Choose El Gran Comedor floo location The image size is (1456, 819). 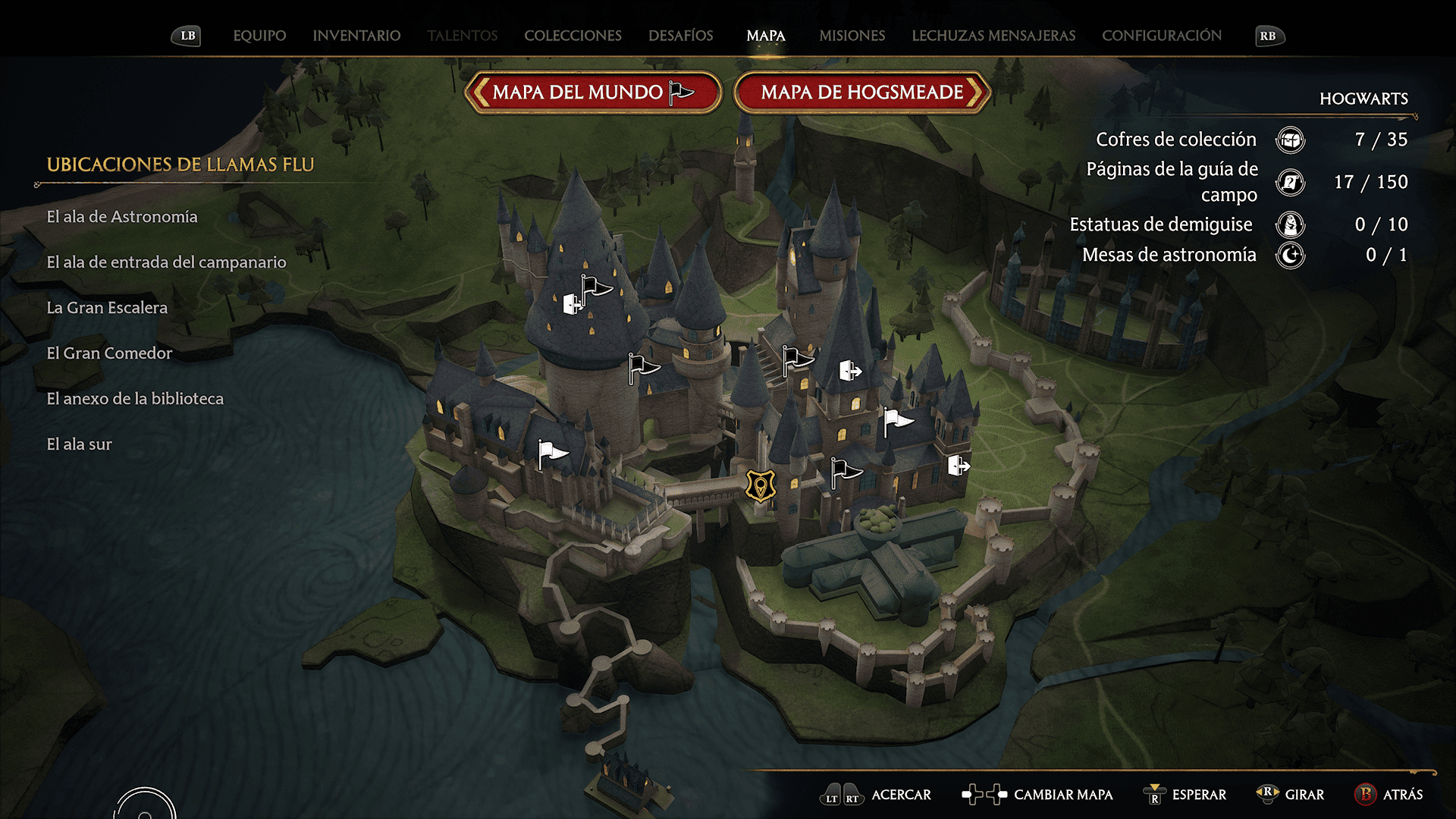(x=109, y=353)
